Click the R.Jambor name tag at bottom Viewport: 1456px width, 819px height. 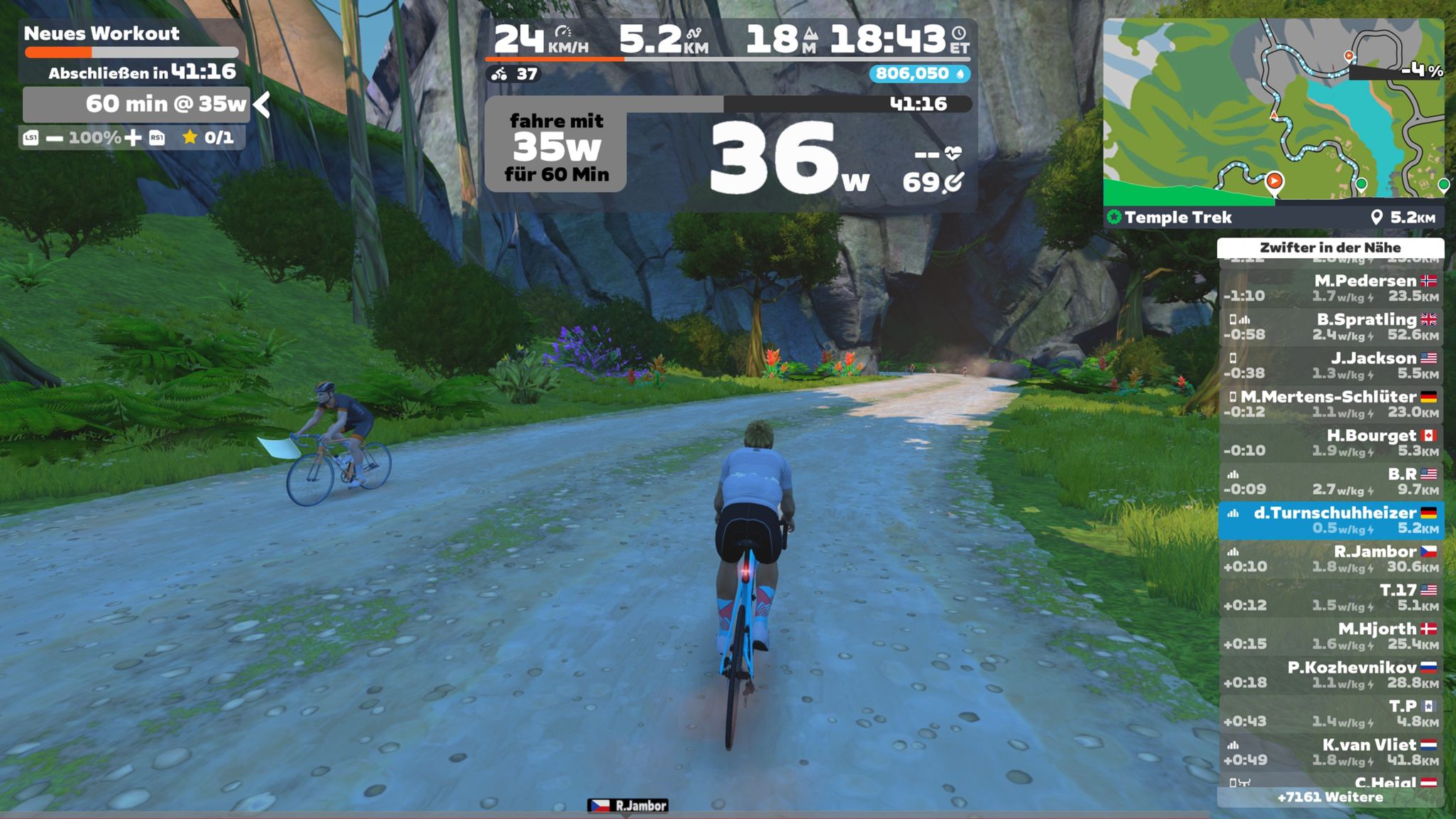point(628,805)
